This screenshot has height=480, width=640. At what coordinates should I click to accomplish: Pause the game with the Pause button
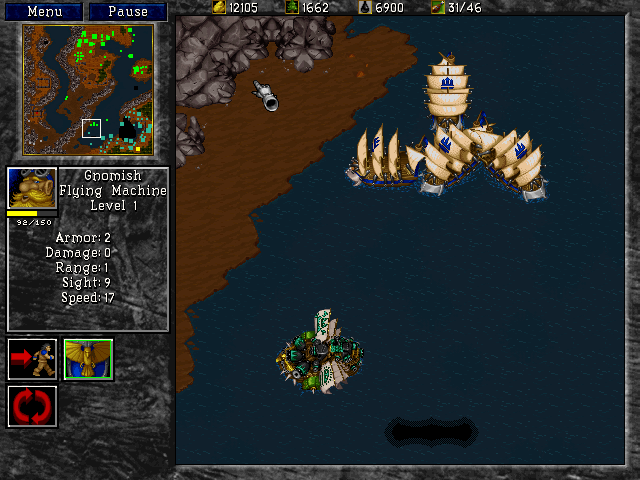(x=127, y=11)
